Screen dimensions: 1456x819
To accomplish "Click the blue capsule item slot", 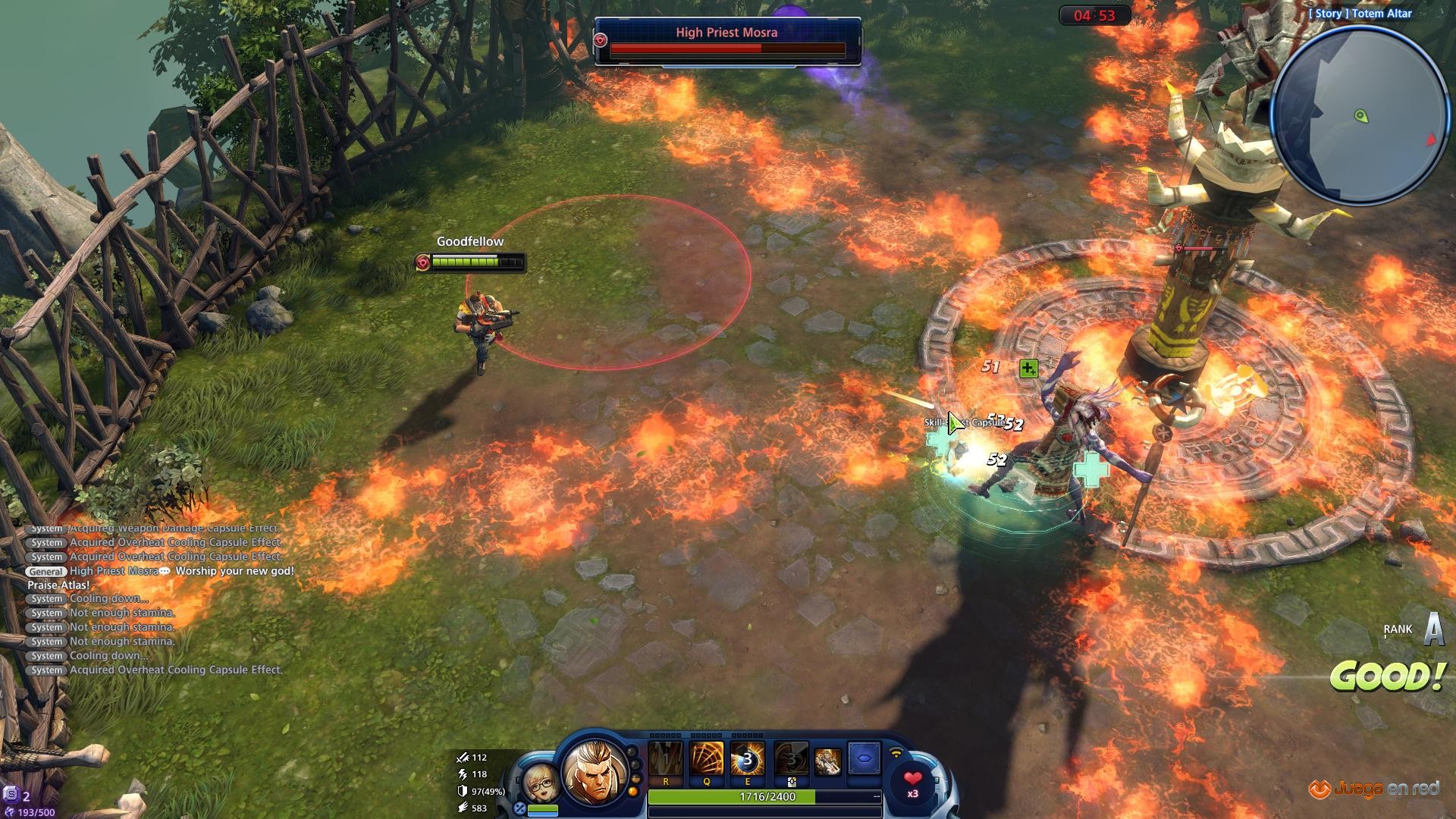I will pyautogui.click(x=864, y=758).
